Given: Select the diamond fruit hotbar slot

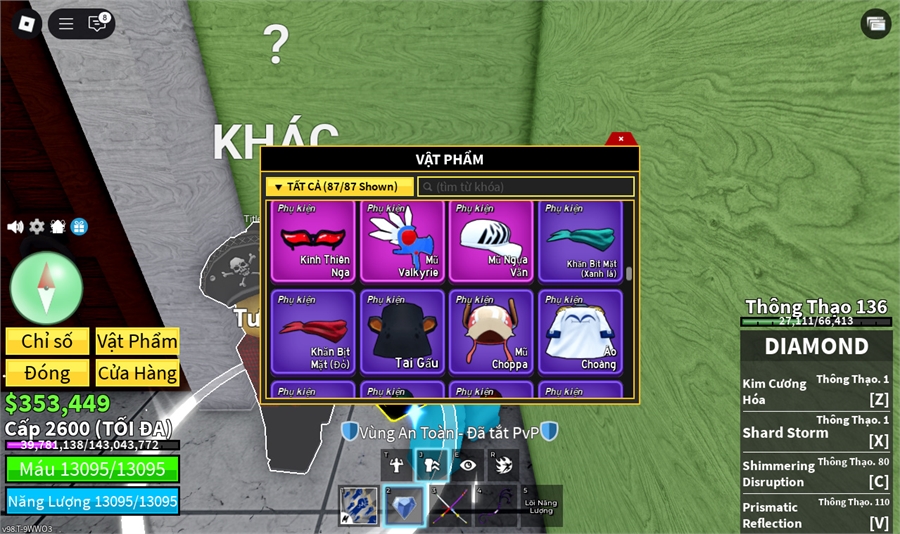Looking at the screenshot, I should click(405, 506).
